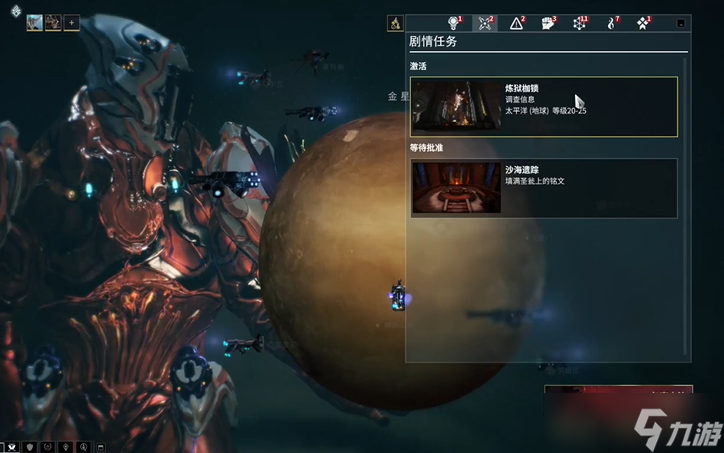Open the node network tab
Image resolution: width=724 pixels, height=453 pixels.
tap(579, 22)
